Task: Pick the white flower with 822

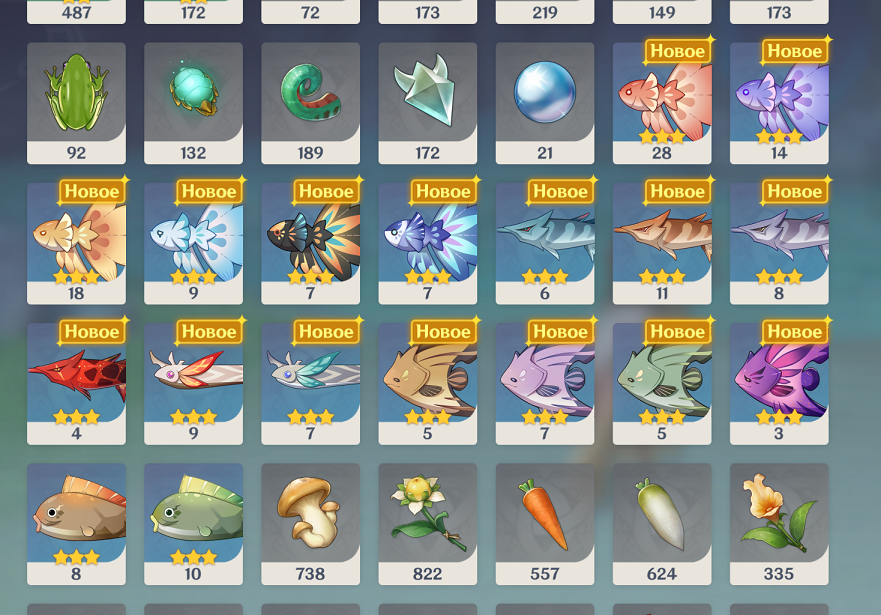Action: click(427, 523)
